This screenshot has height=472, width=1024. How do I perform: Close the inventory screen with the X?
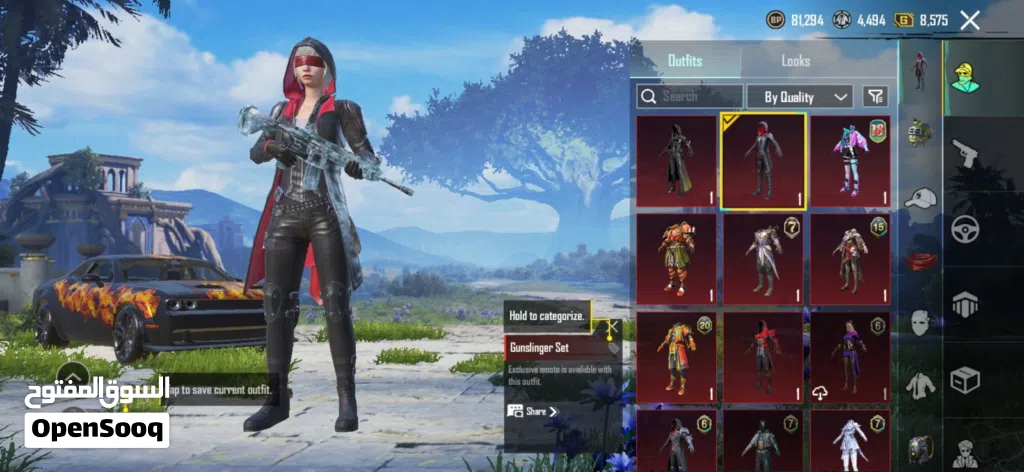(x=969, y=19)
